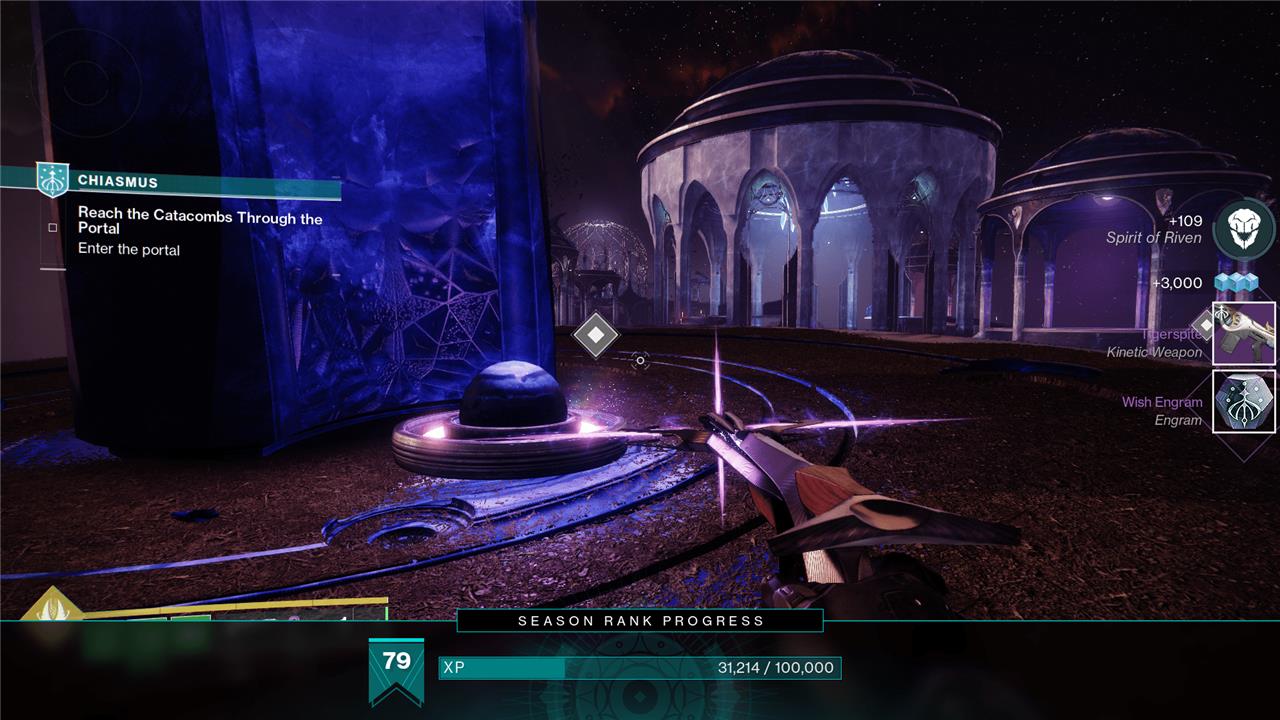This screenshot has height=720, width=1280.
Task: Select the Spirit of Riven reward icon
Action: (1243, 229)
